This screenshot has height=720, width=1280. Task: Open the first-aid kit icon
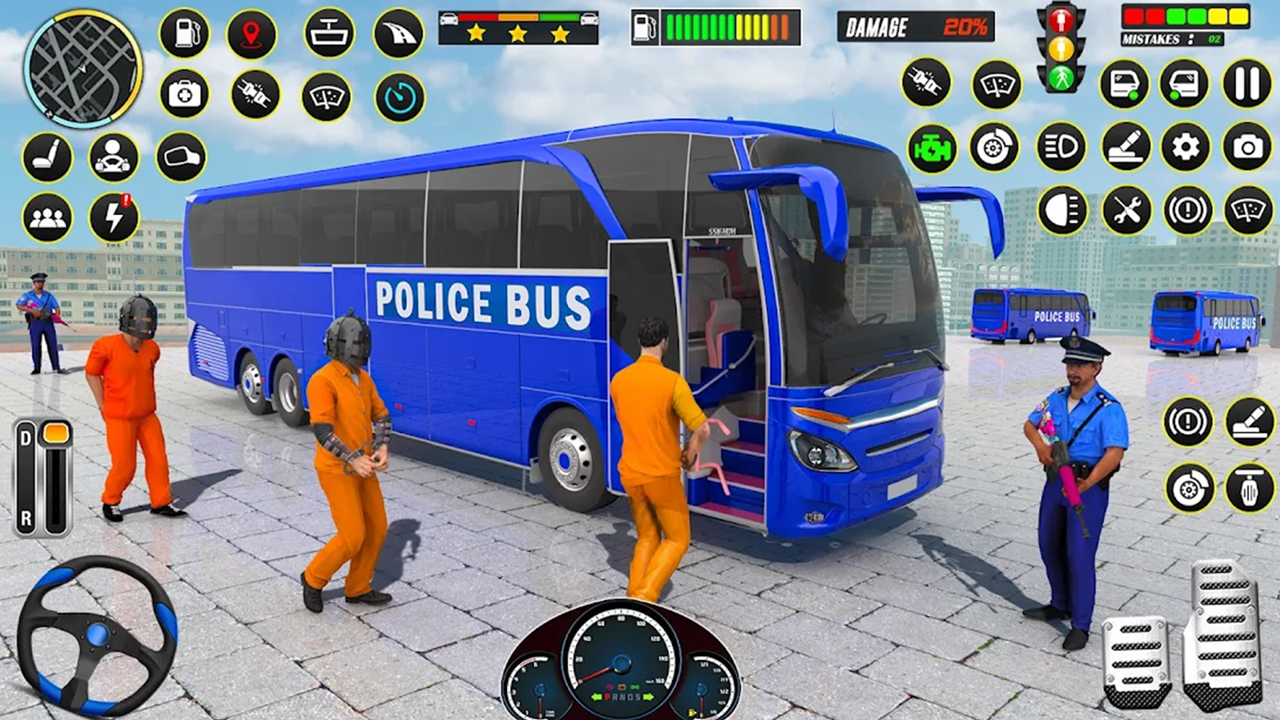point(182,93)
